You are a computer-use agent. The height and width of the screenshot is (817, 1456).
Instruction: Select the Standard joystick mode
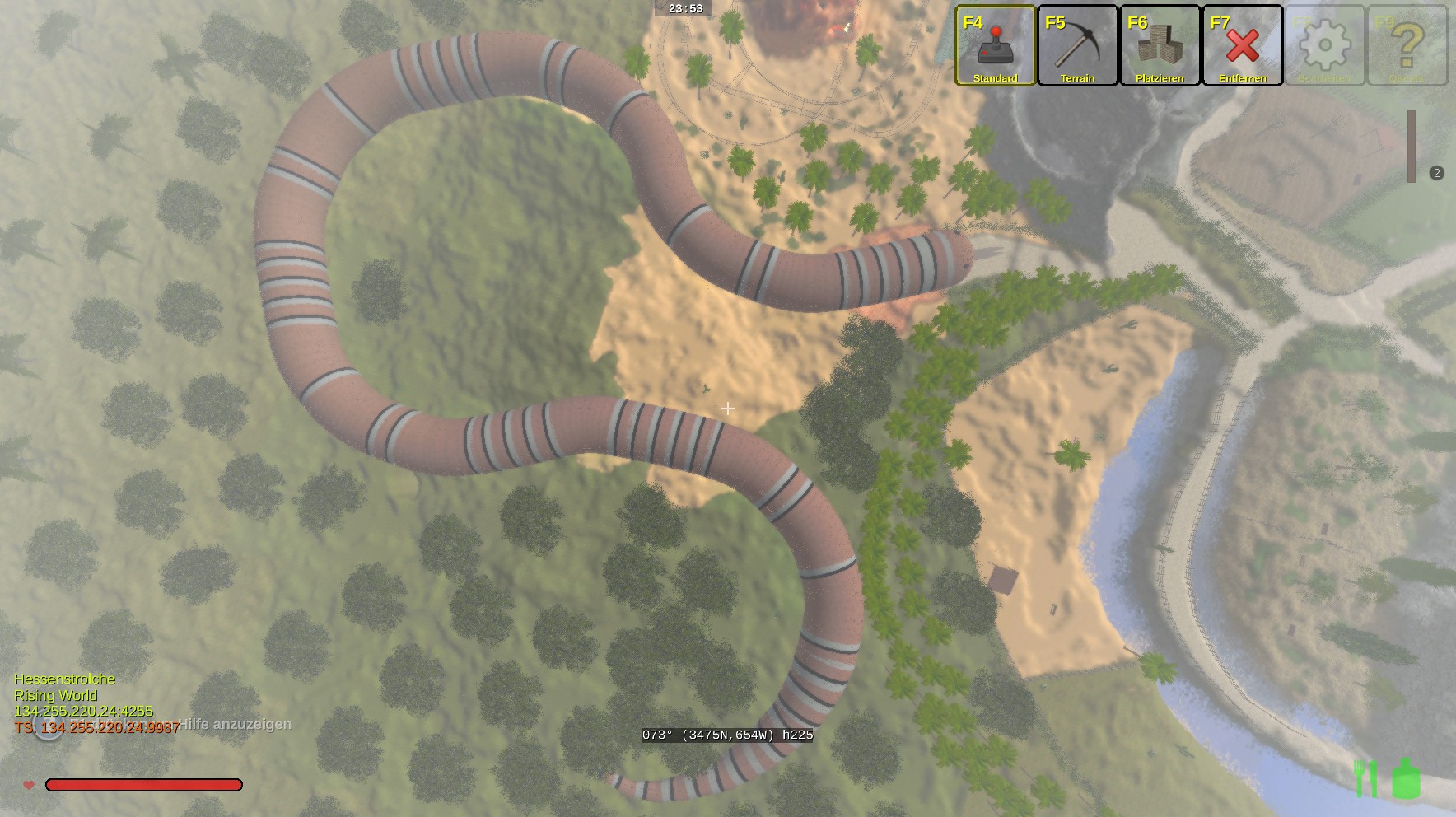(x=995, y=46)
